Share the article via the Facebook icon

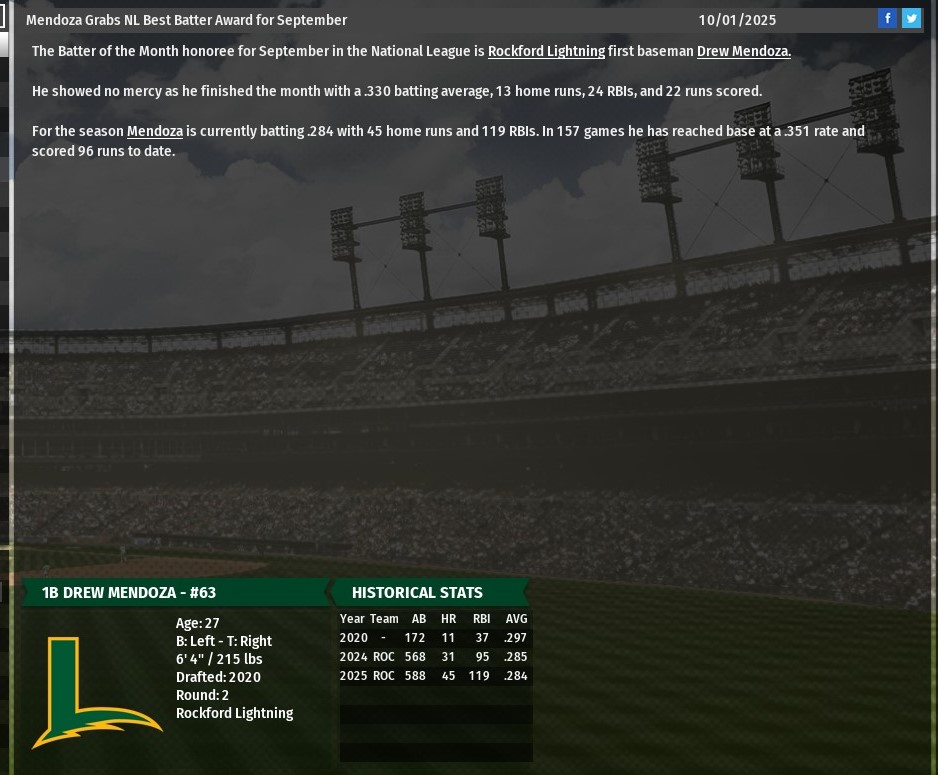tap(887, 18)
